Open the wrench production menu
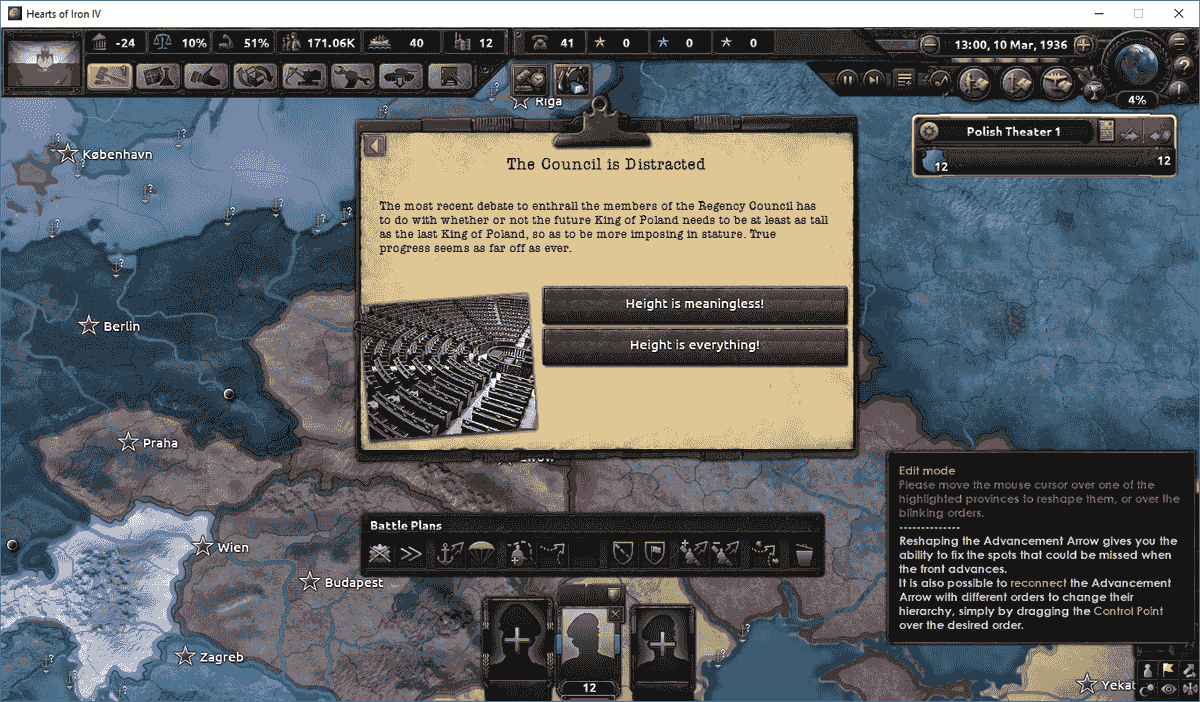 pos(353,76)
